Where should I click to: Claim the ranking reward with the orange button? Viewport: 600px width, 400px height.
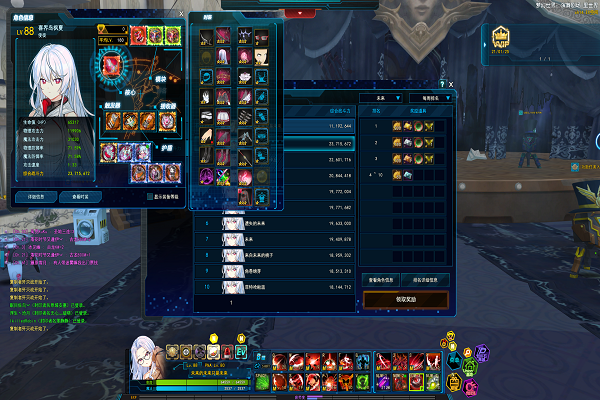point(406,299)
